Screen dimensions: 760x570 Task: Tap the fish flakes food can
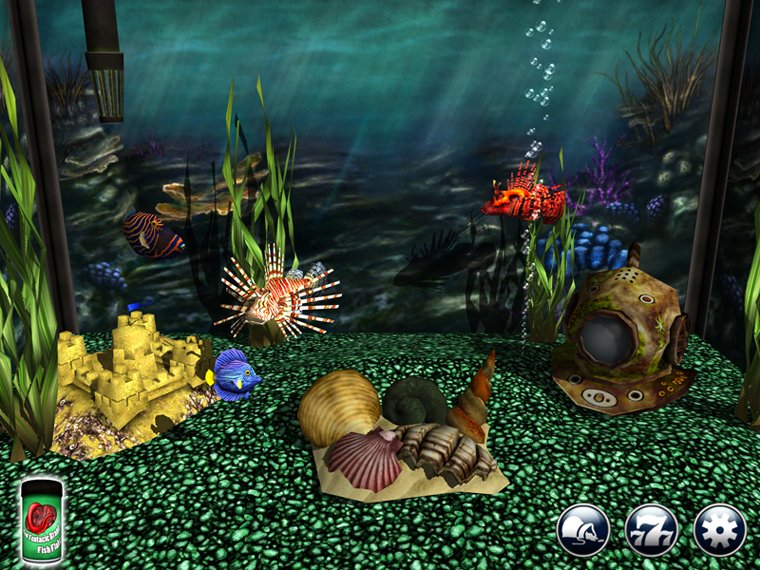(42, 520)
